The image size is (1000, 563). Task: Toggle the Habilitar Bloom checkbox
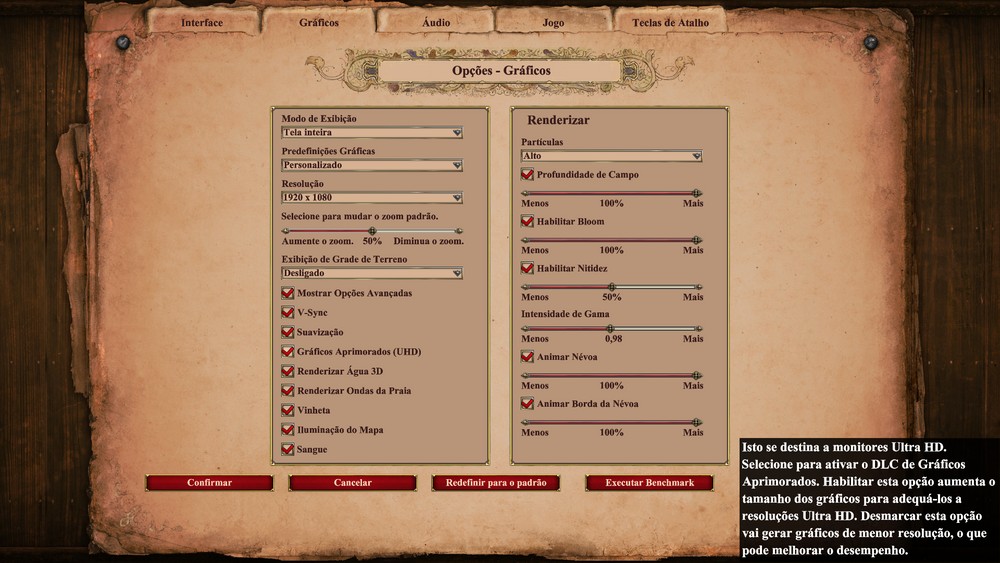click(527, 221)
